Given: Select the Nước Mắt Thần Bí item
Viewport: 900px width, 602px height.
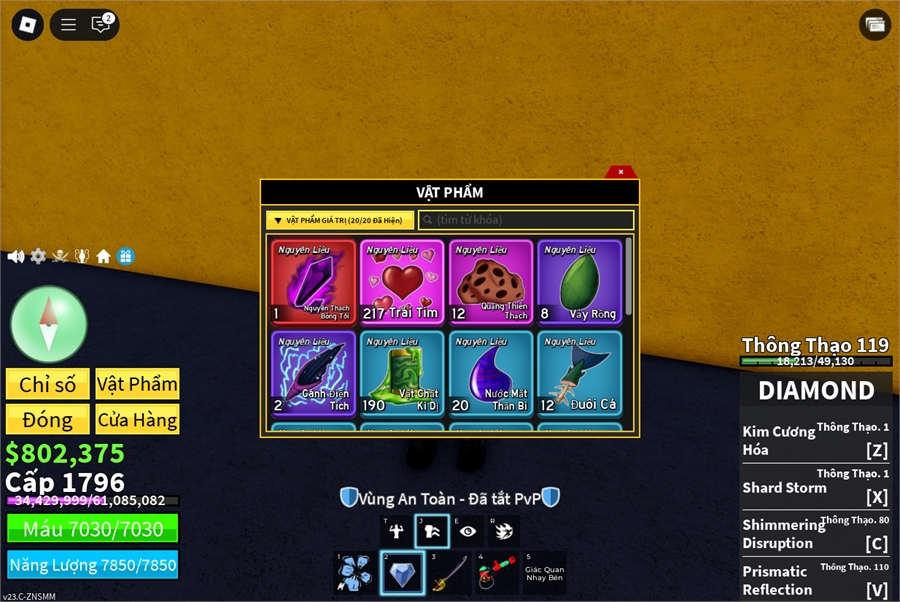Looking at the screenshot, I should coord(491,374).
